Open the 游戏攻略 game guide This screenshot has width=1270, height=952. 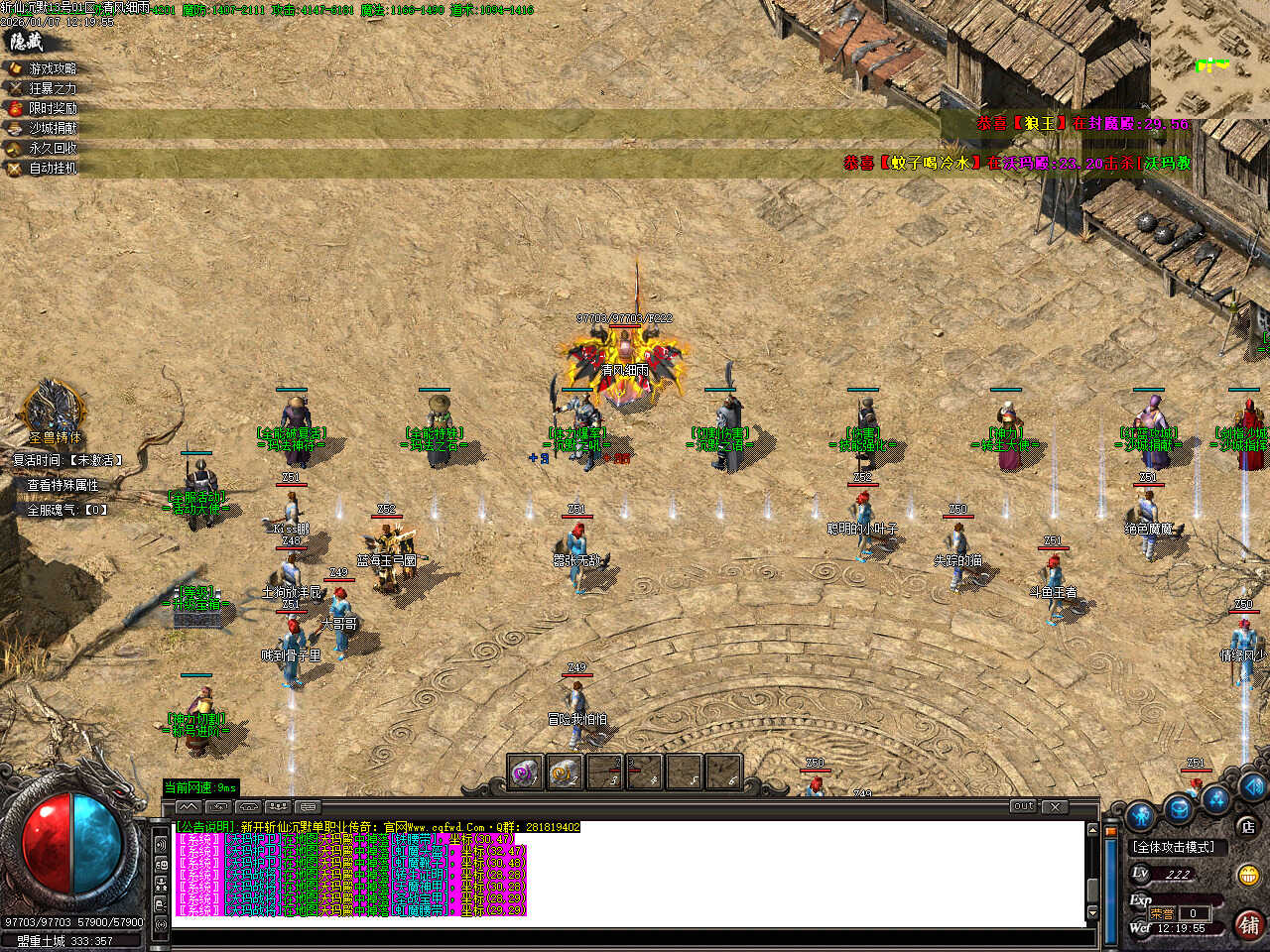pos(52,68)
